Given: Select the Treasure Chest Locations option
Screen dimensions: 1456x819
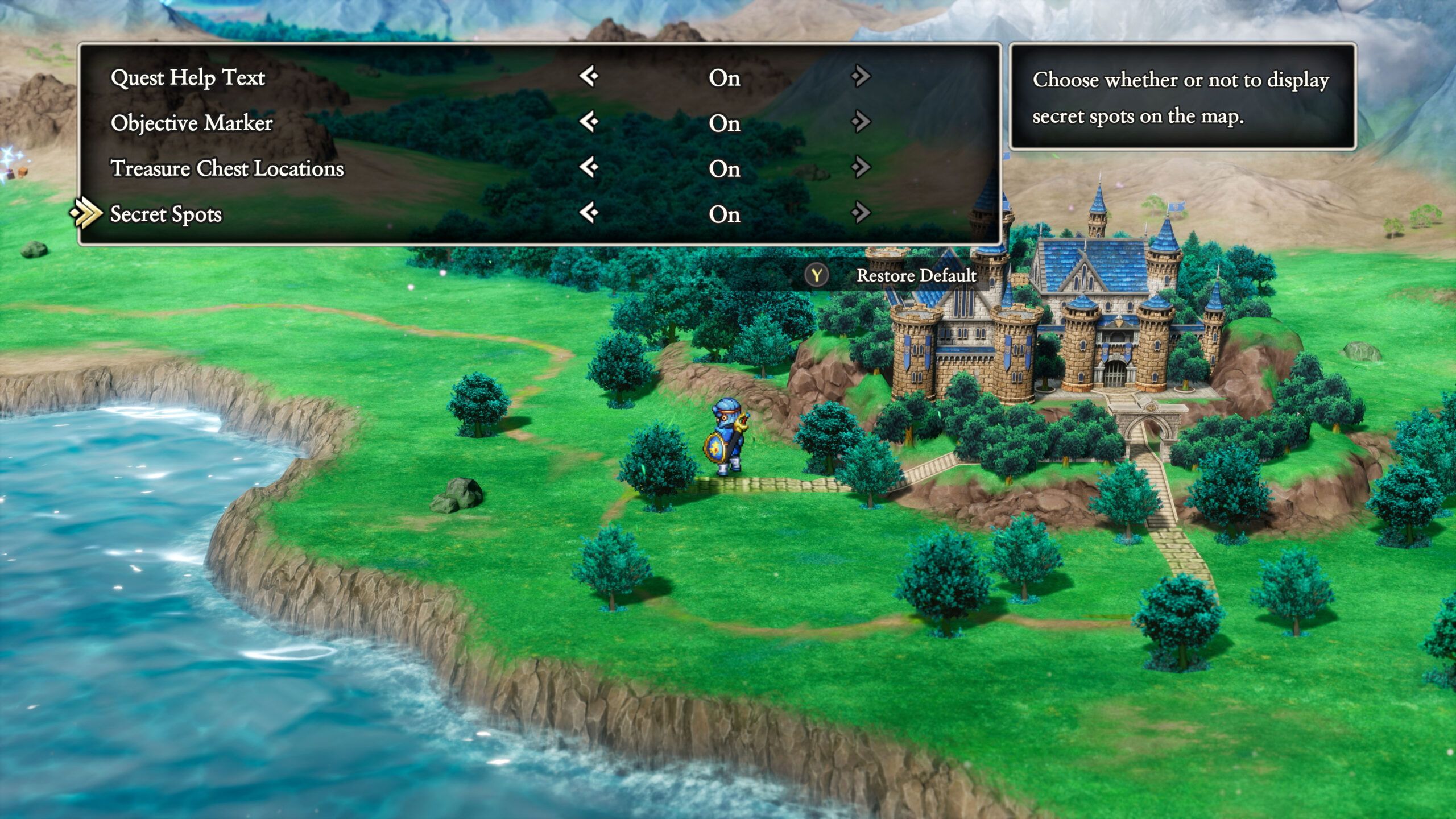Looking at the screenshot, I should pos(227,169).
